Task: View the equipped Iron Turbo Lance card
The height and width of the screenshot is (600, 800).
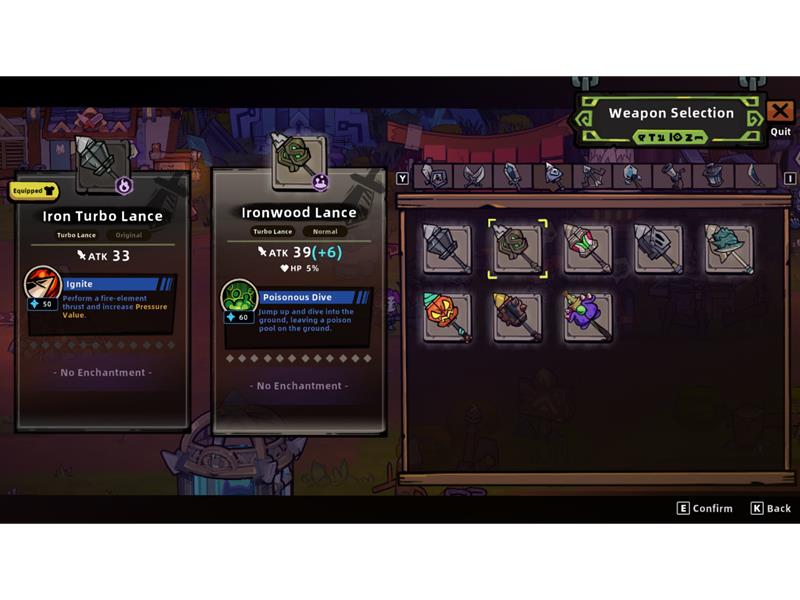Action: [x=102, y=300]
